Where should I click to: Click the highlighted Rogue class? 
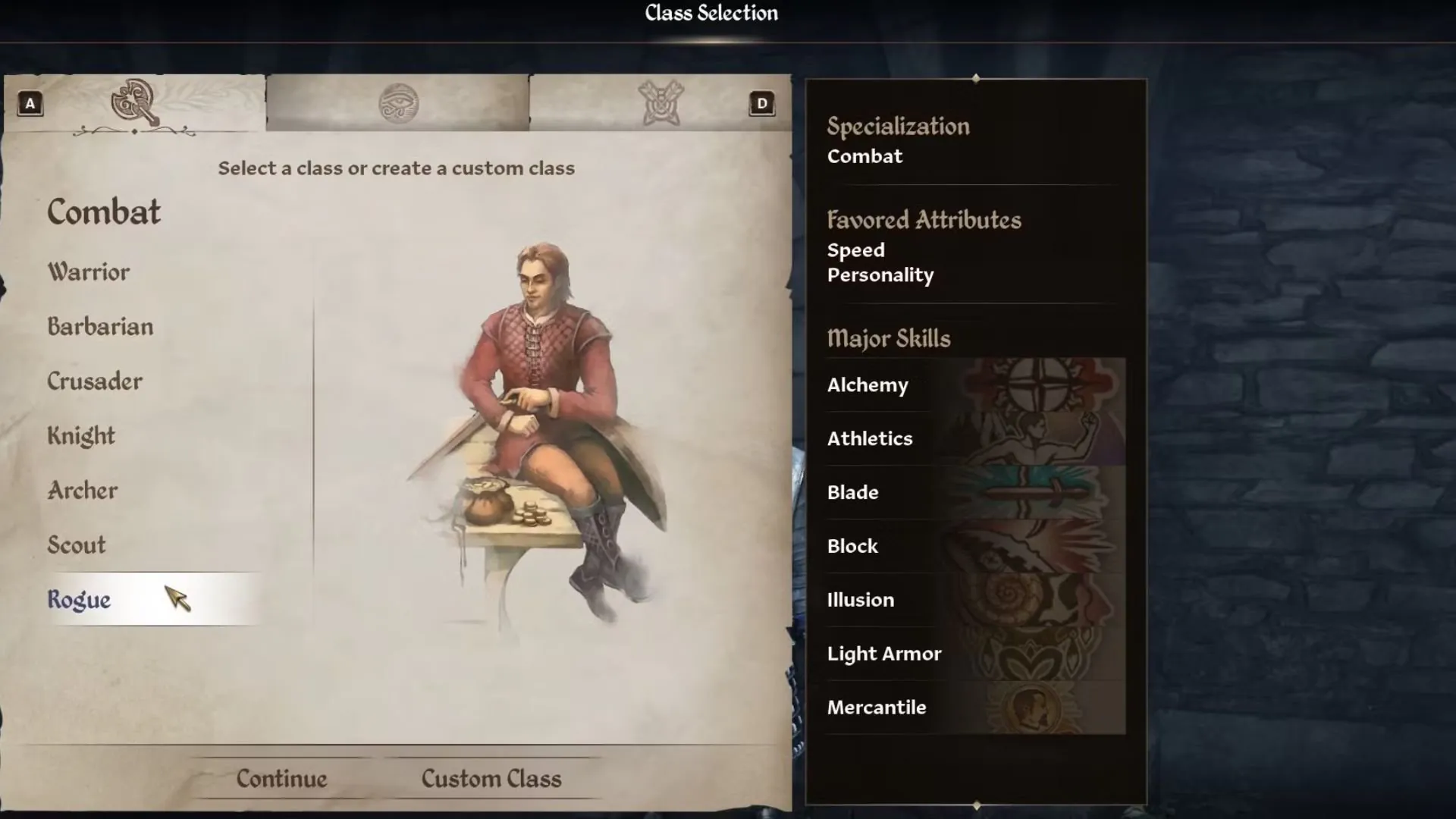(80, 600)
